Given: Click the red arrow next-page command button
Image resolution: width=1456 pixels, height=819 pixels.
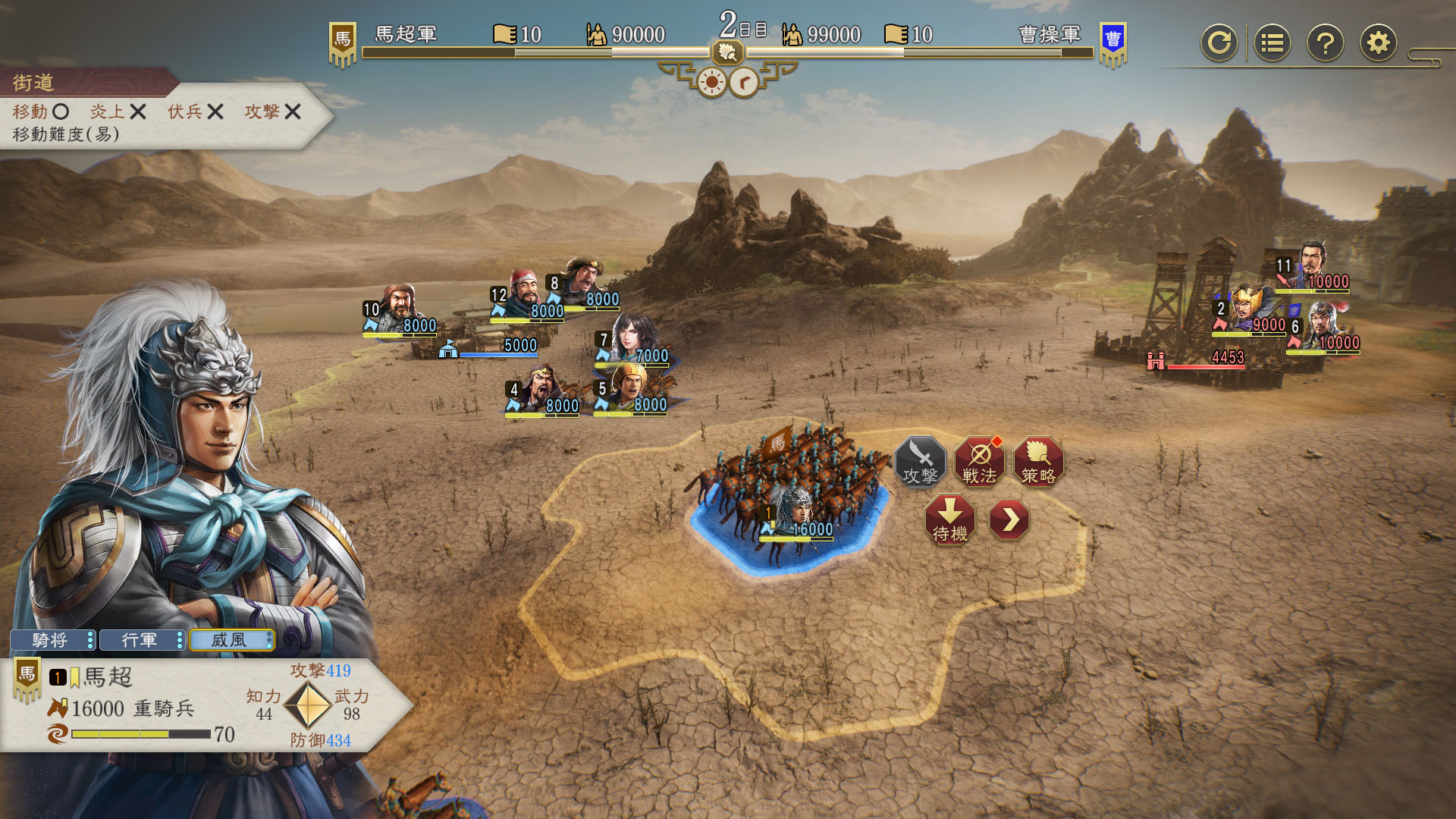Looking at the screenshot, I should point(1009,519).
